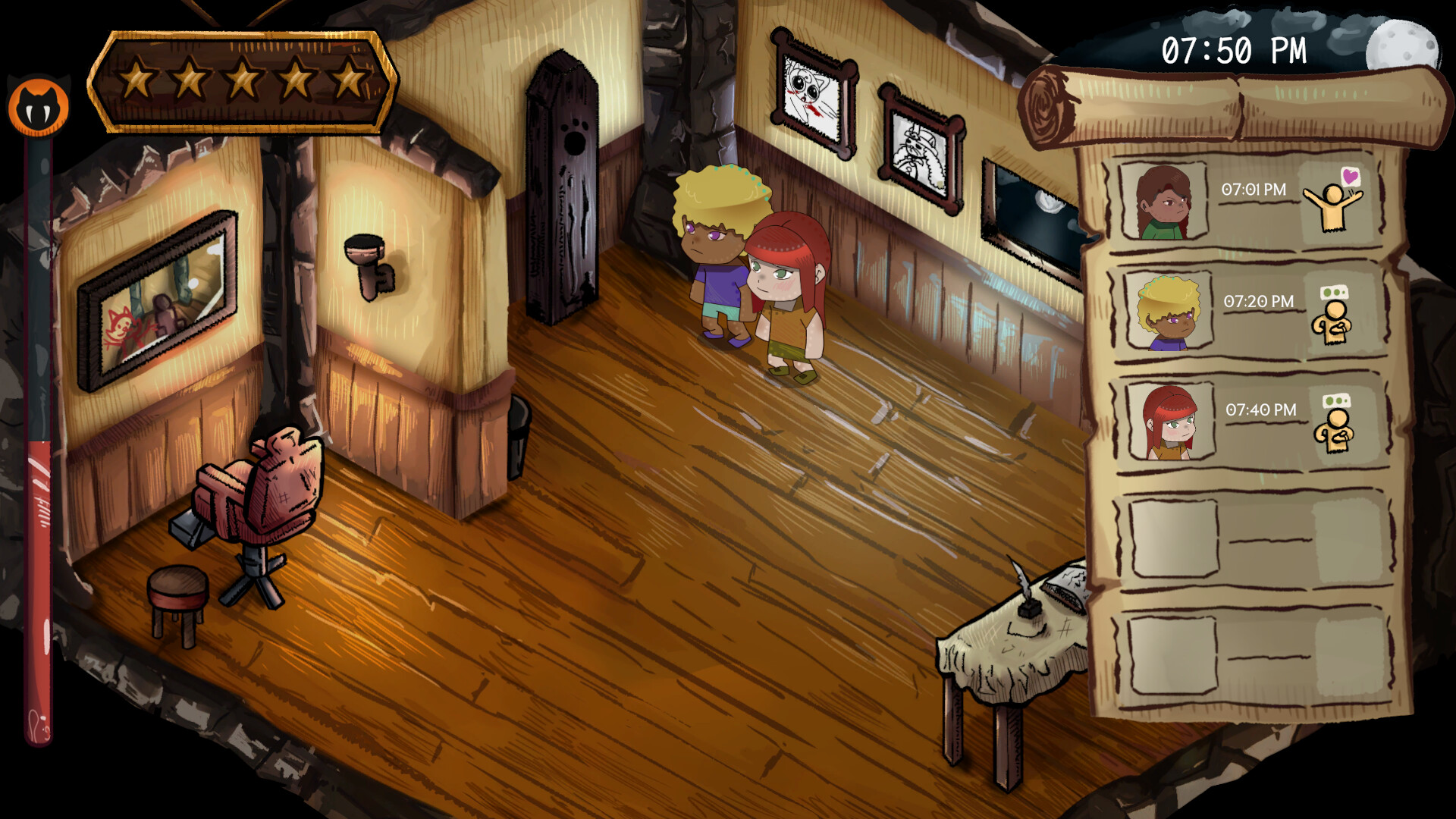This screenshot has width=1456, height=819.
Task: Click the 07:01 PM time label
Action: (1255, 188)
